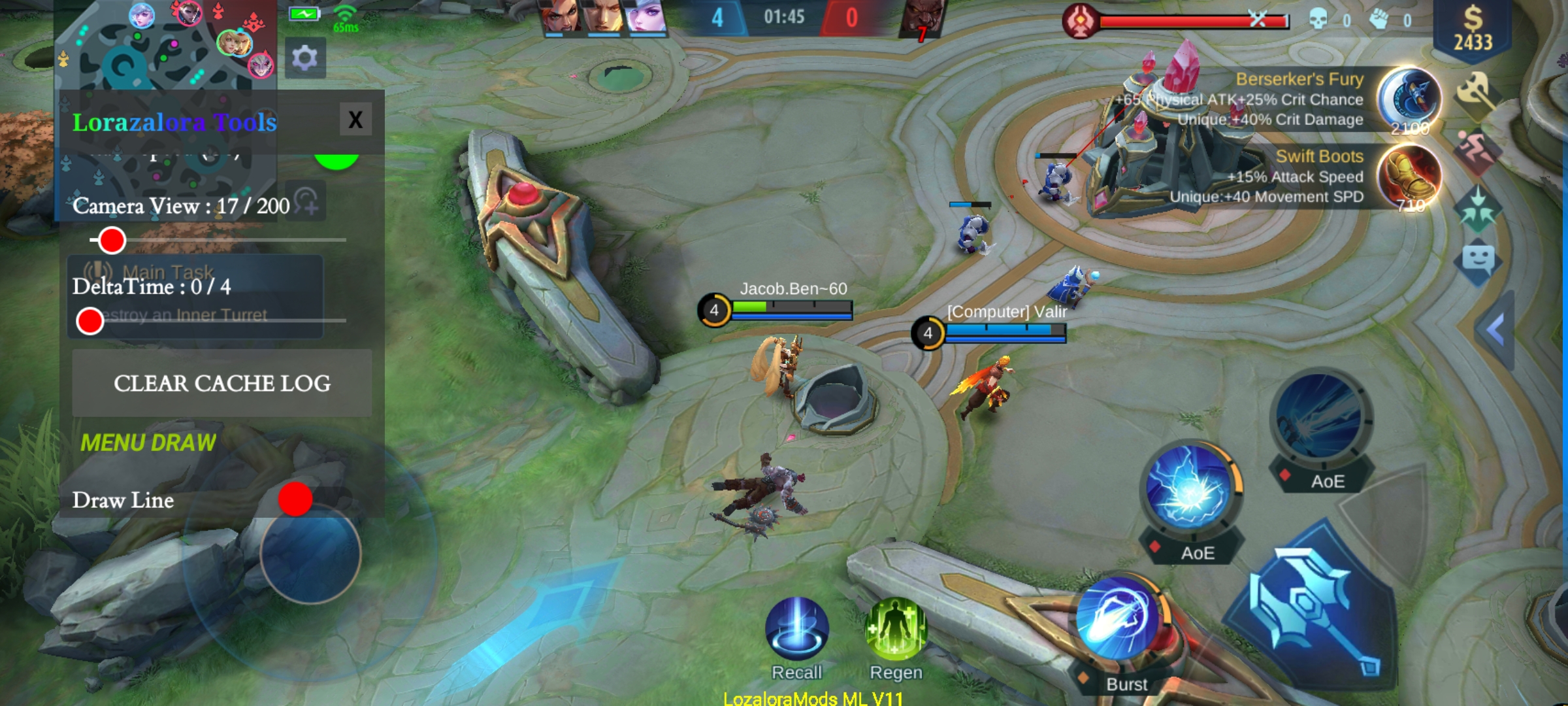Toggle the Draw Line switch
This screenshot has height=706, width=1568.
[x=296, y=499]
